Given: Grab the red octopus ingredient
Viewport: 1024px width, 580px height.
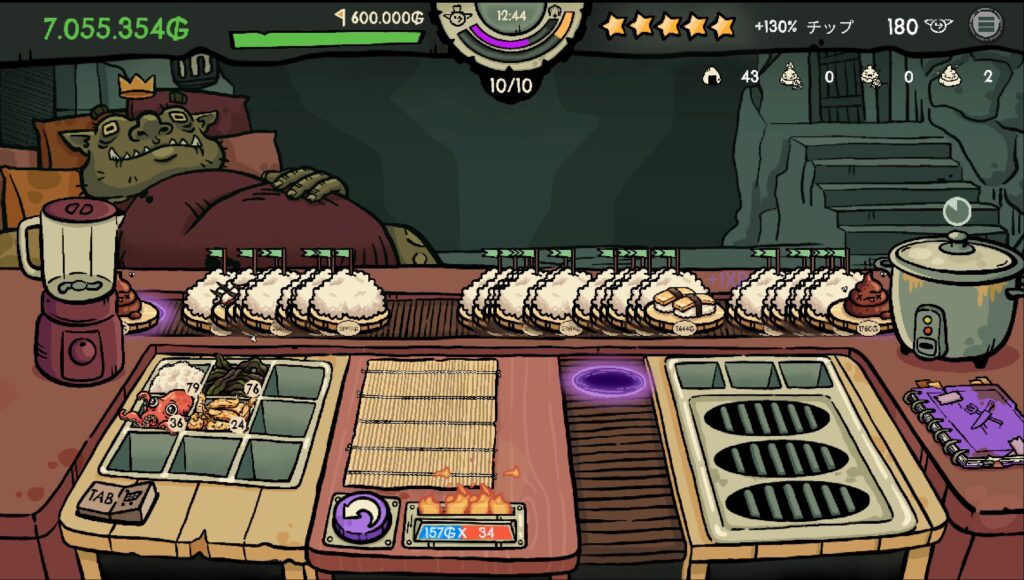Looking at the screenshot, I should click(x=157, y=411).
